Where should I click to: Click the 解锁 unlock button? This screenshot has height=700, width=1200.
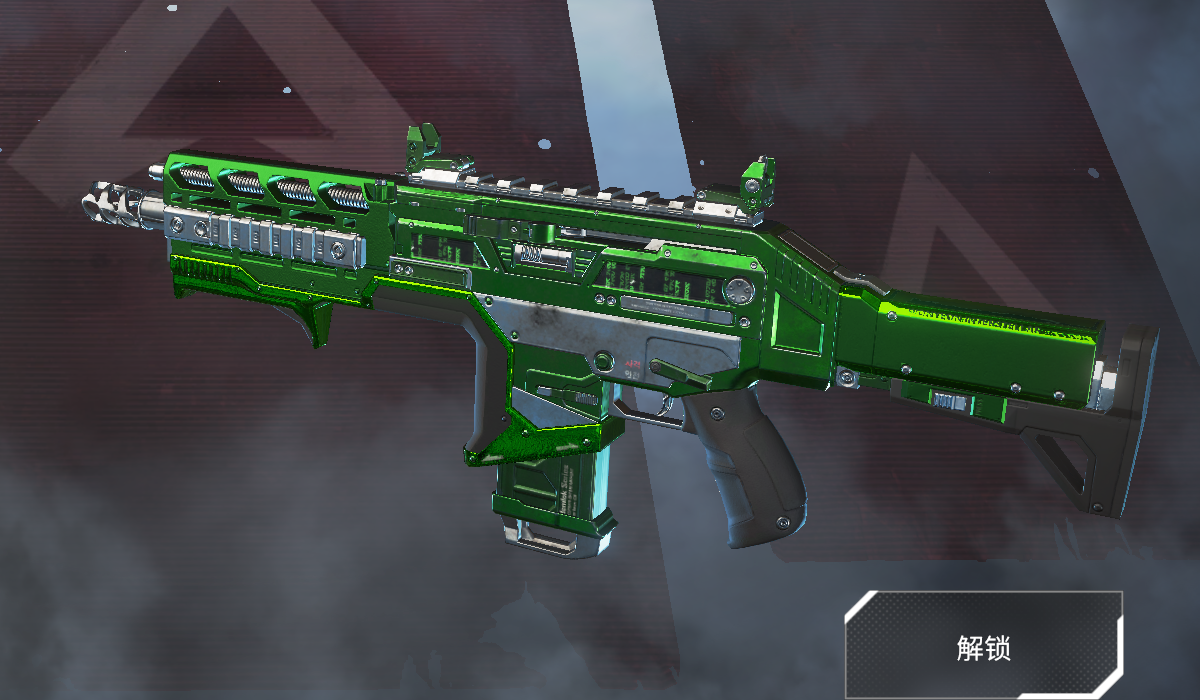pos(983,646)
